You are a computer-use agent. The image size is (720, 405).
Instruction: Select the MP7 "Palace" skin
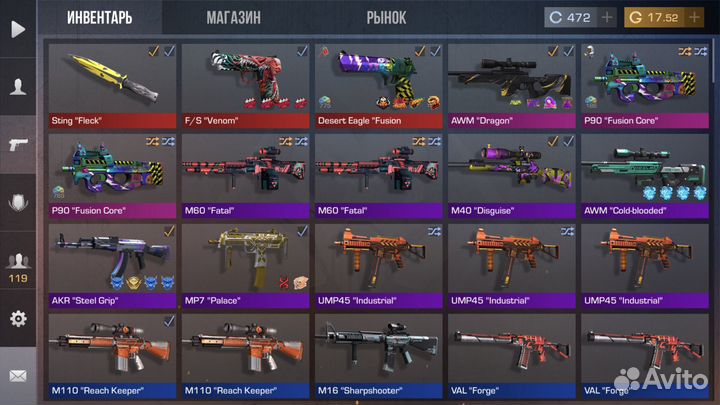click(247, 265)
